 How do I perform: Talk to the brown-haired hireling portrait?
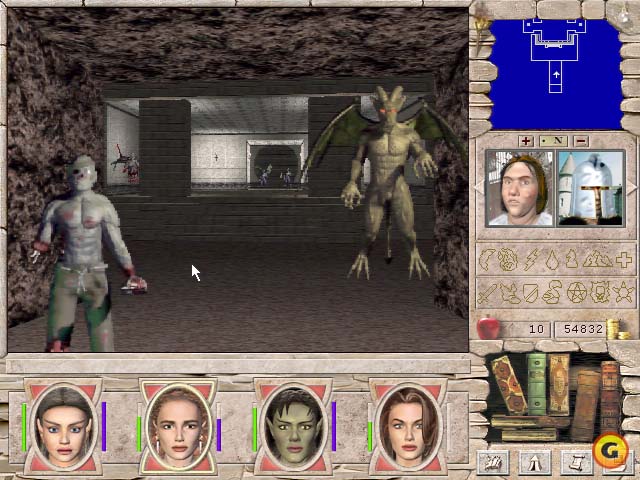click(518, 188)
